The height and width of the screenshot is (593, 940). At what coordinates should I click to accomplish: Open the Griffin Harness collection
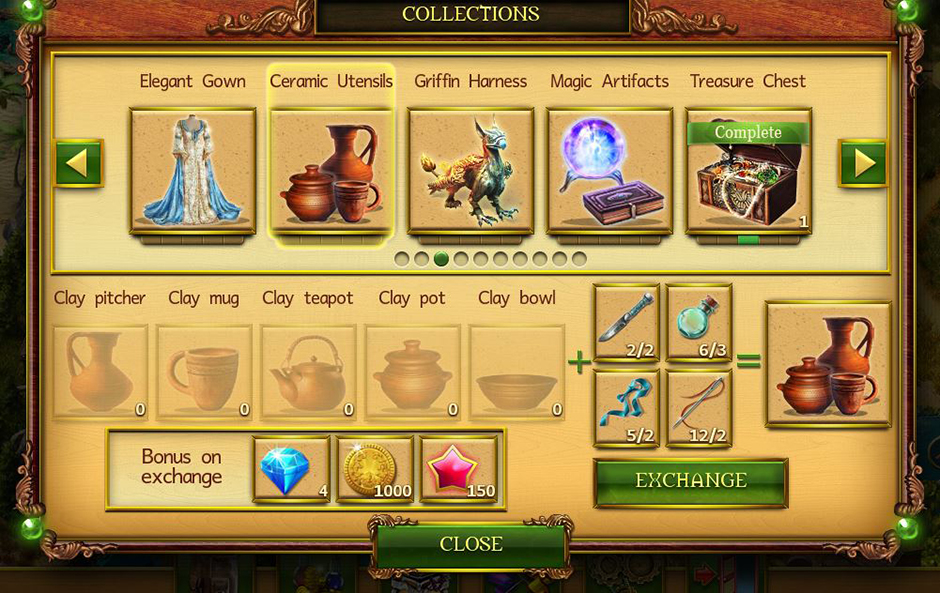471,171
